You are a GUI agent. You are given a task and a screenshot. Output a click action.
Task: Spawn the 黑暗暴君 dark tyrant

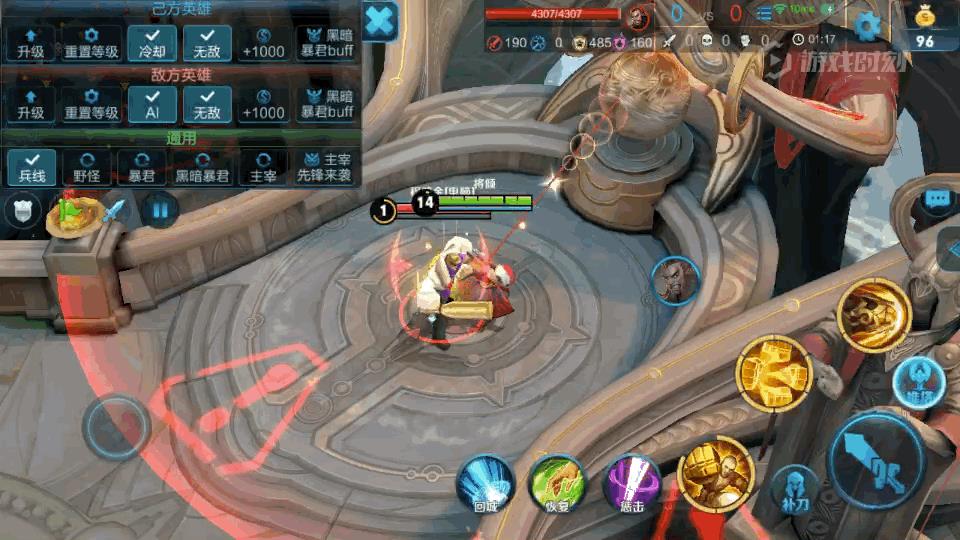click(x=203, y=167)
